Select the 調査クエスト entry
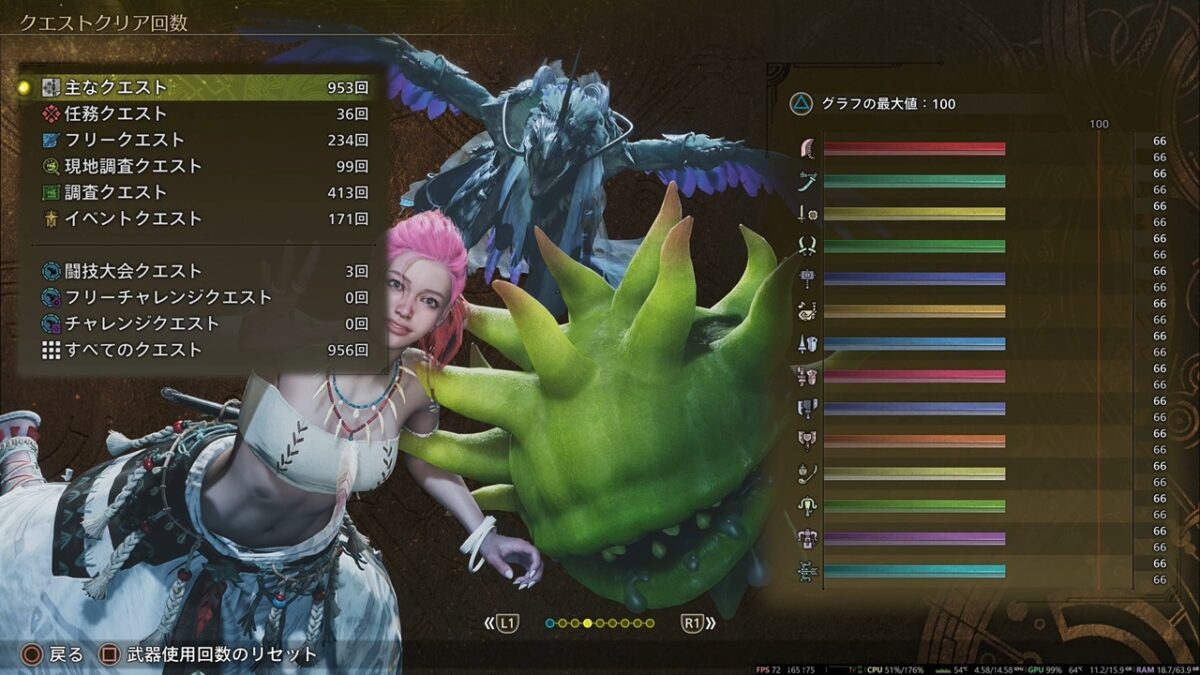The width and height of the screenshot is (1200, 675). pos(200,192)
